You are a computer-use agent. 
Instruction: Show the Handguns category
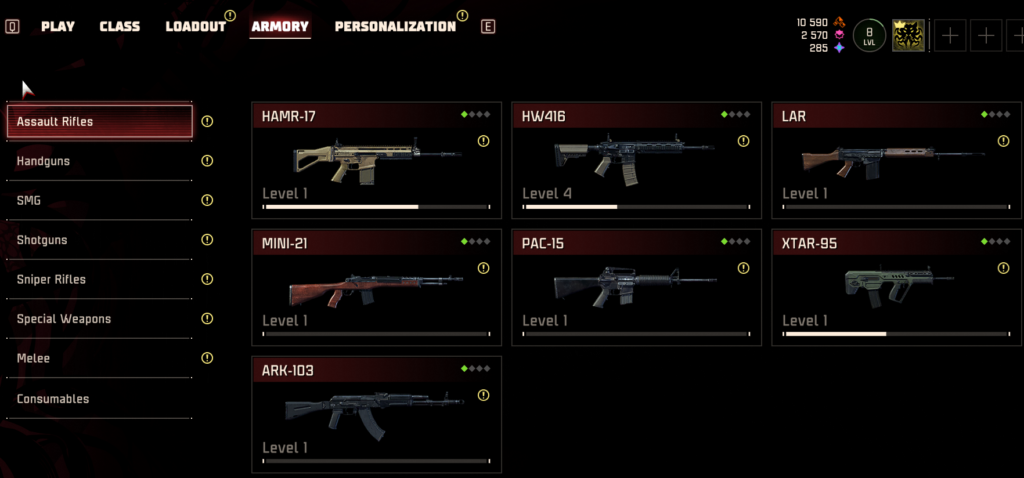[x=99, y=161]
